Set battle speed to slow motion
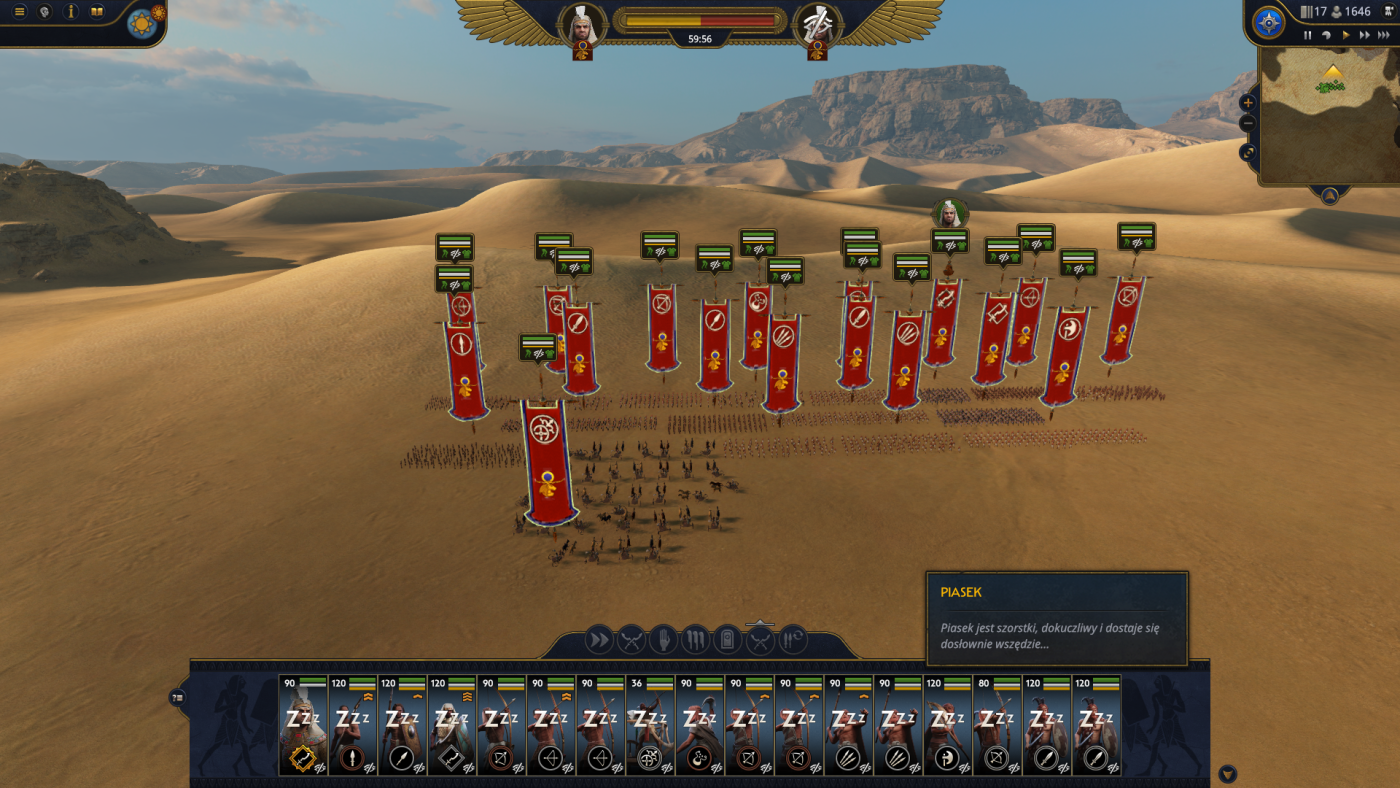The image size is (1400, 788). pos(1326,35)
